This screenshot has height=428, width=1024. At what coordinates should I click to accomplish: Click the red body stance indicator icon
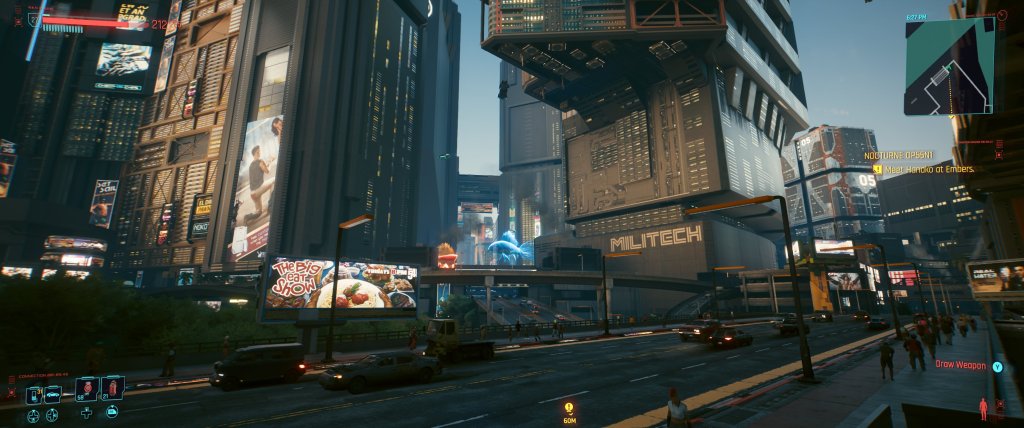click(x=983, y=408)
